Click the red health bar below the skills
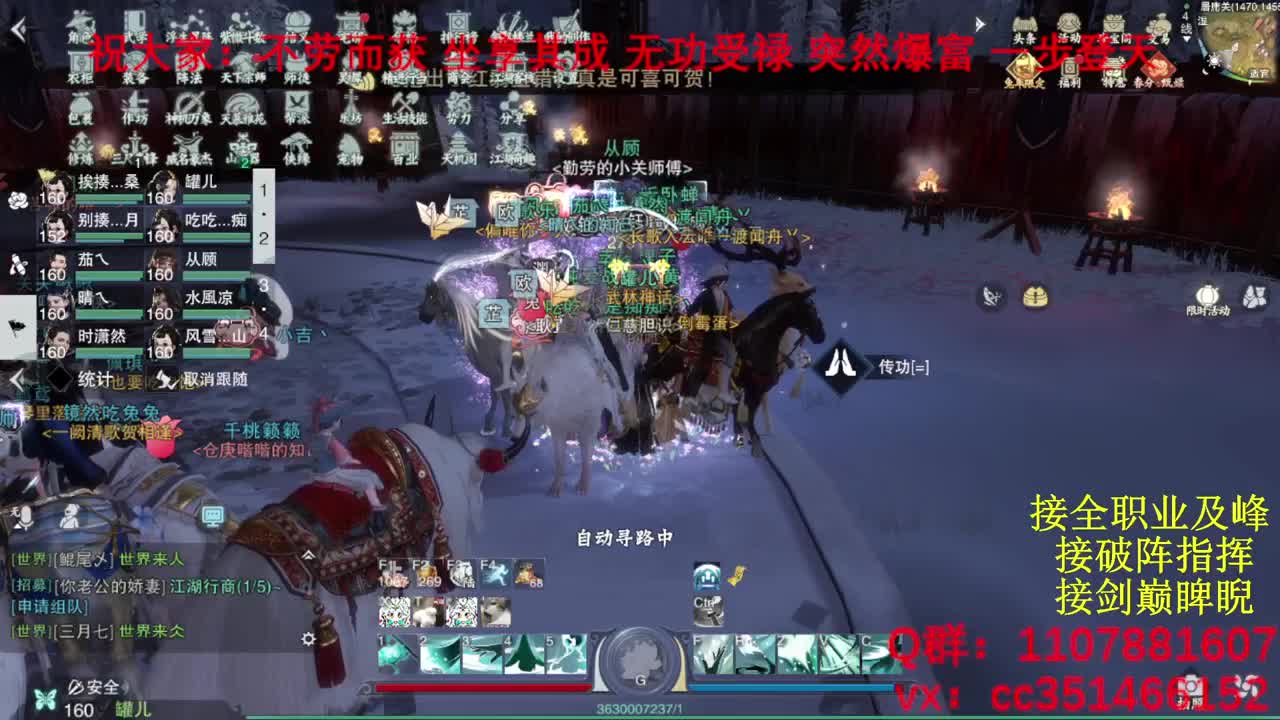The image size is (1280, 720). 480,687
